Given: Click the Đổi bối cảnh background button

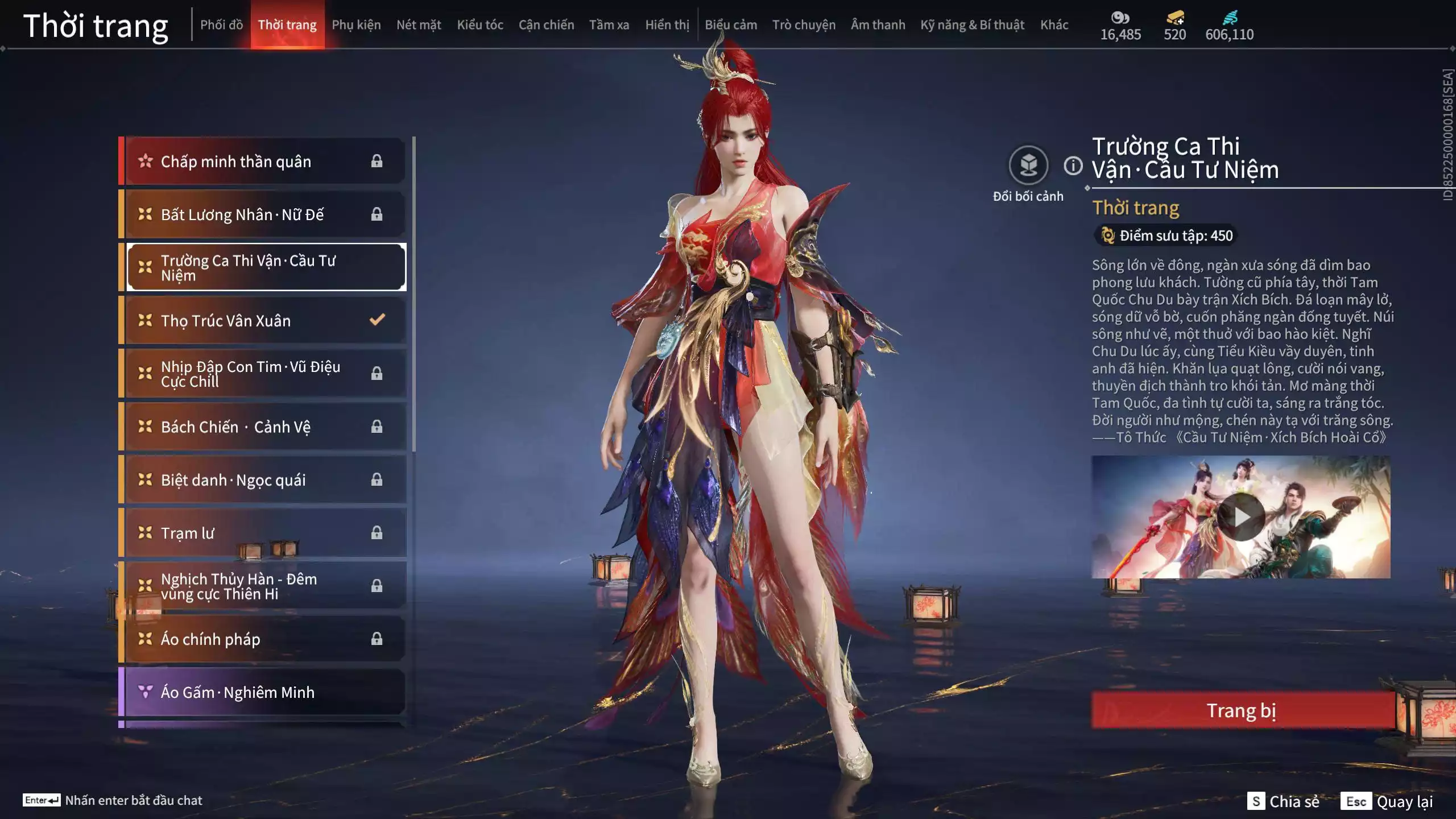Looking at the screenshot, I should tap(1028, 166).
